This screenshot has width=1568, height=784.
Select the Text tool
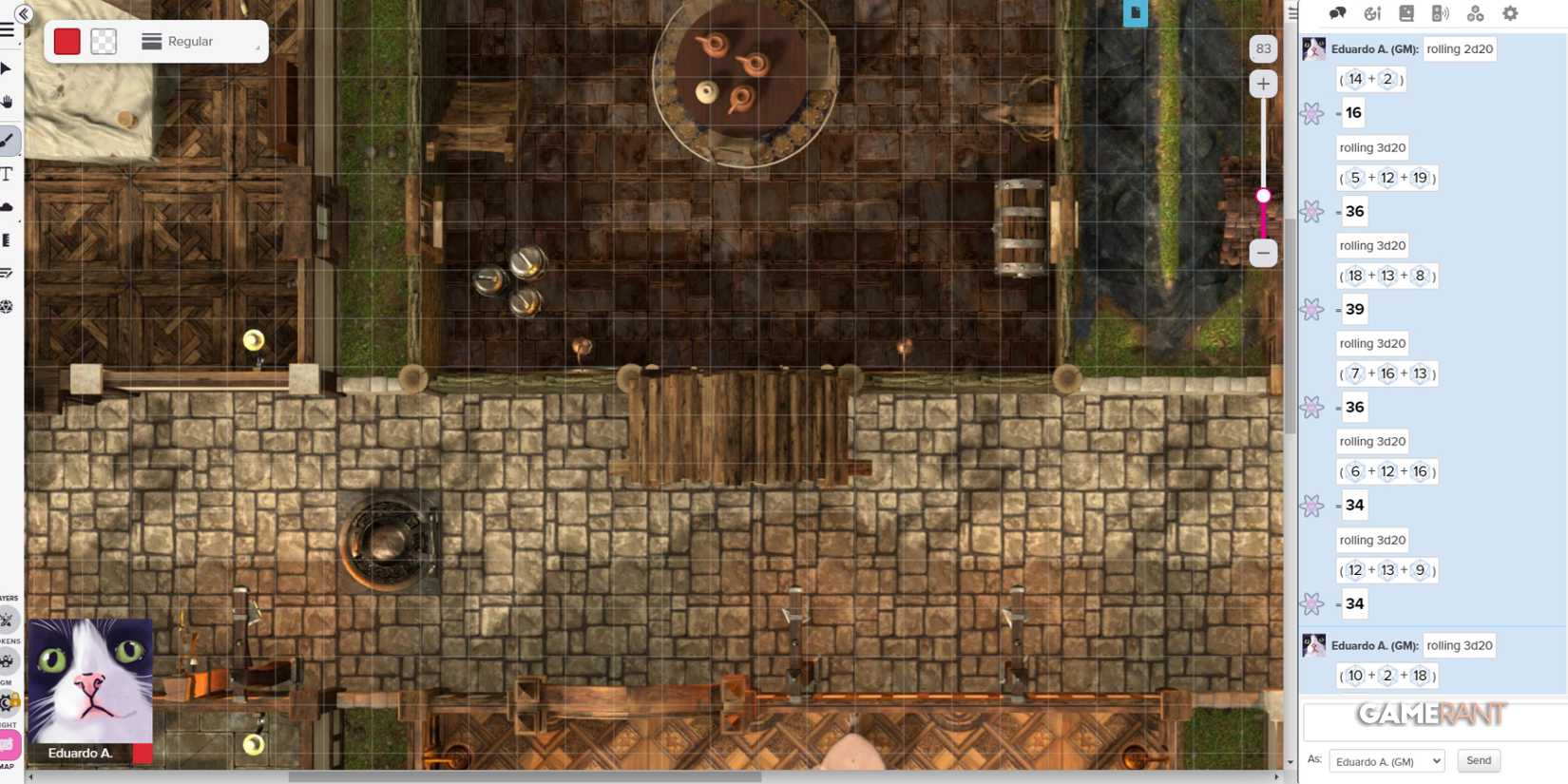pos(8,173)
